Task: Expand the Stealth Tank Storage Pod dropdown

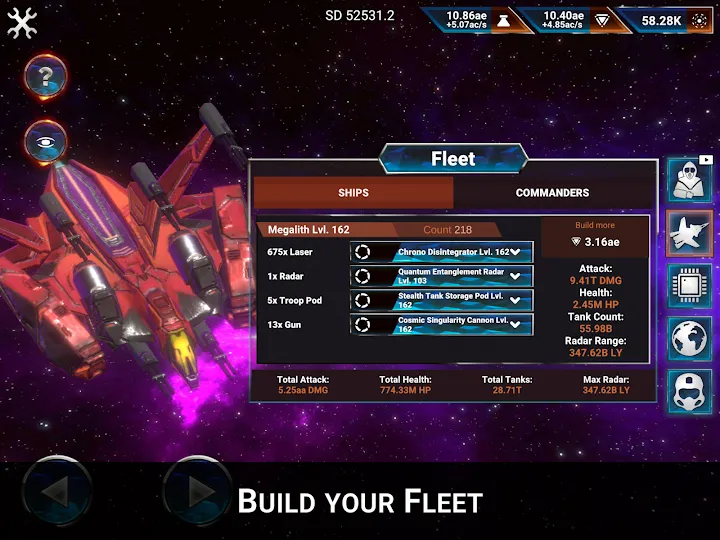Action: point(516,300)
